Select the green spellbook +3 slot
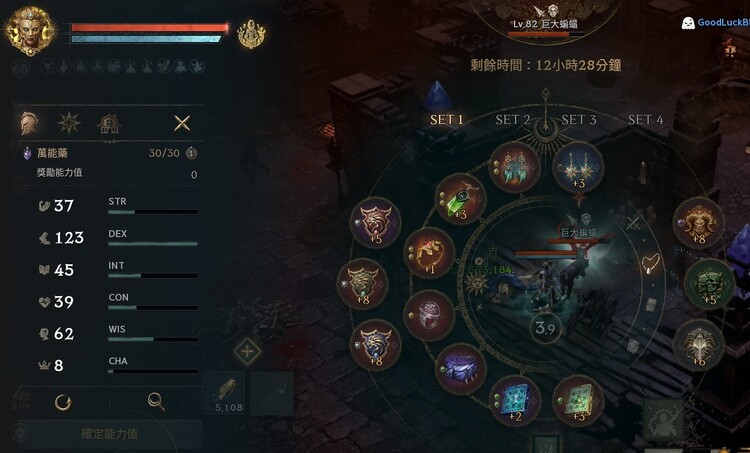The width and height of the screenshot is (750, 453). [578, 399]
